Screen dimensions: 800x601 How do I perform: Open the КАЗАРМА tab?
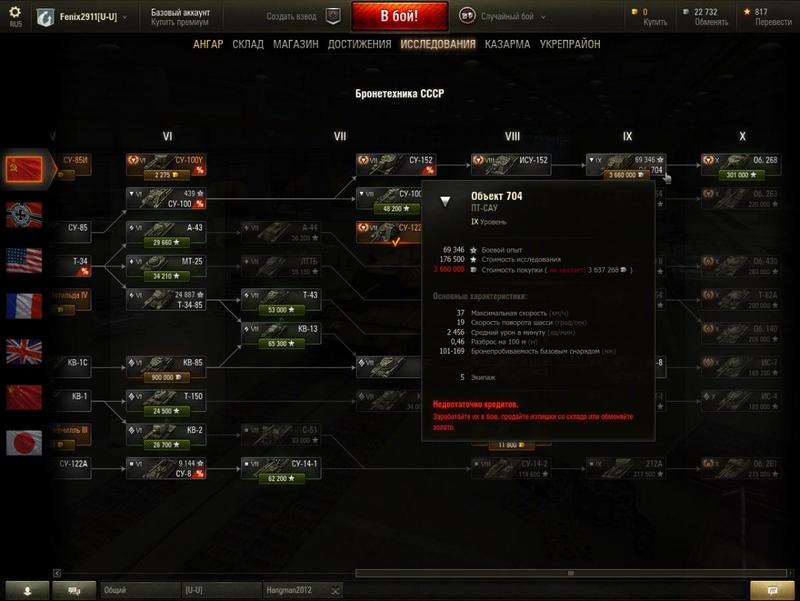click(x=507, y=45)
